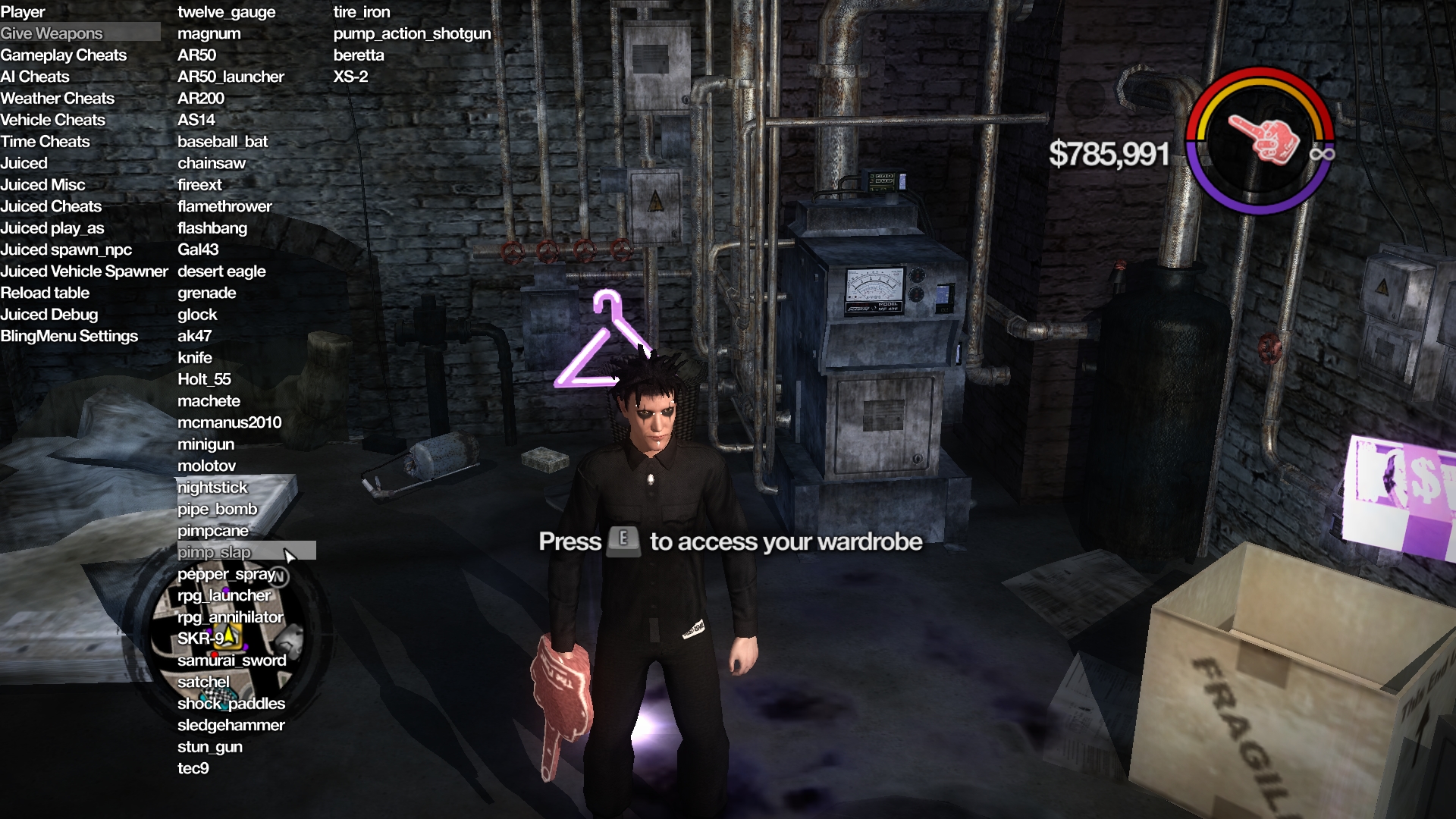Open the Time Cheats category

tap(45, 142)
